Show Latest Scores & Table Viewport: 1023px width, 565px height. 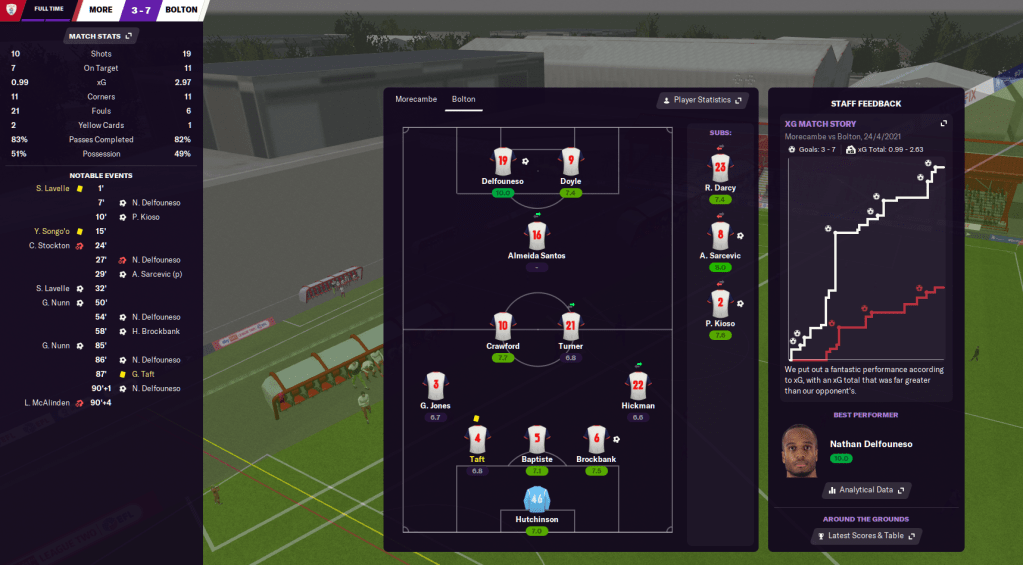point(865,536)
